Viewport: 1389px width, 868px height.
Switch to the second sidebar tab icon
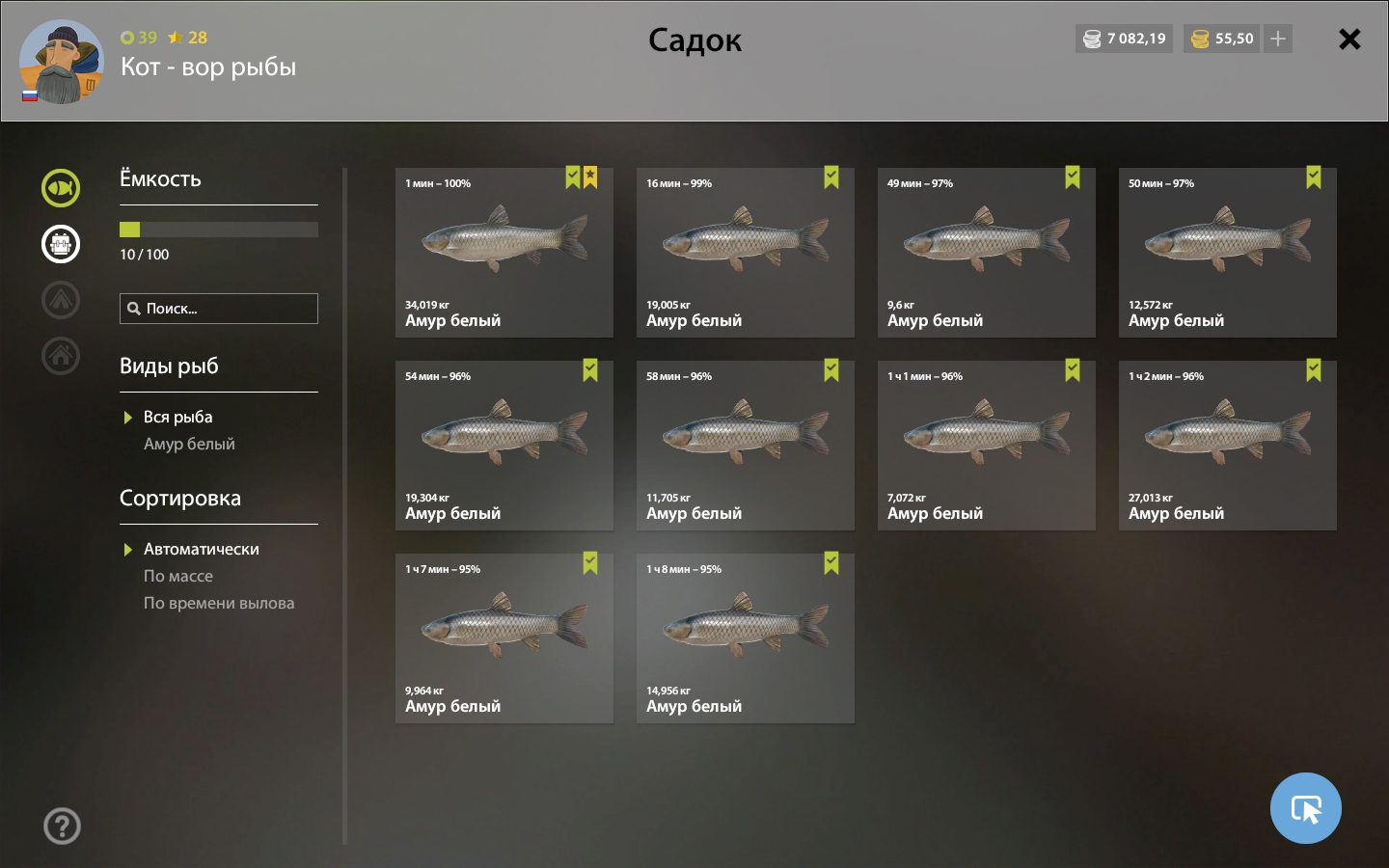[x=61, y=244]
